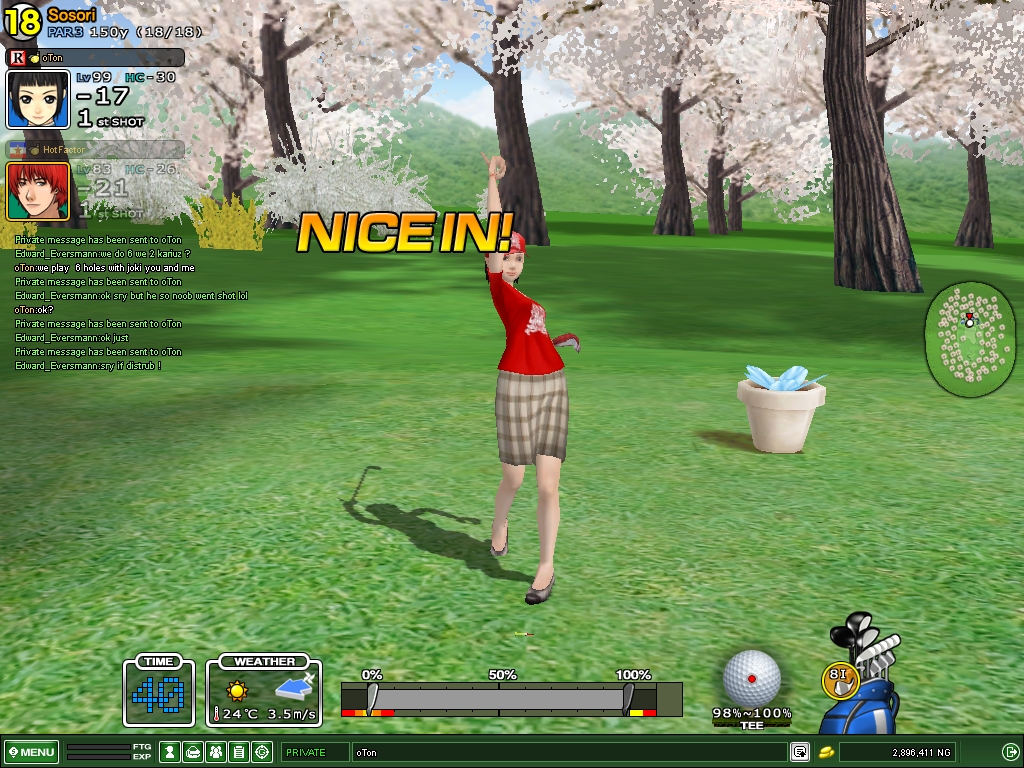Click the exit door icon
Viewport: 1024px width, 768px height.
coord(1010,752)
